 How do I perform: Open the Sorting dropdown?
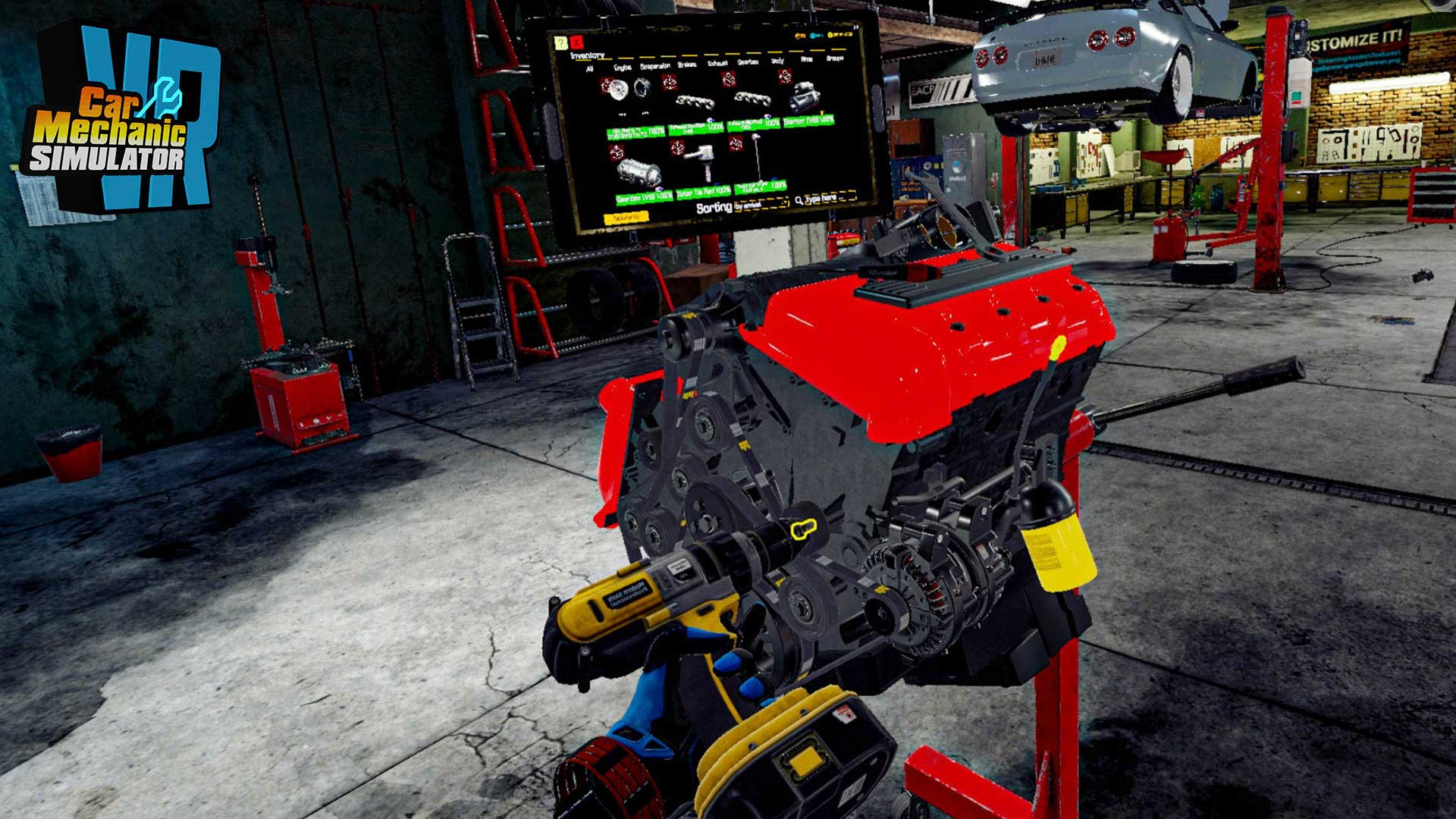[761, 204]
